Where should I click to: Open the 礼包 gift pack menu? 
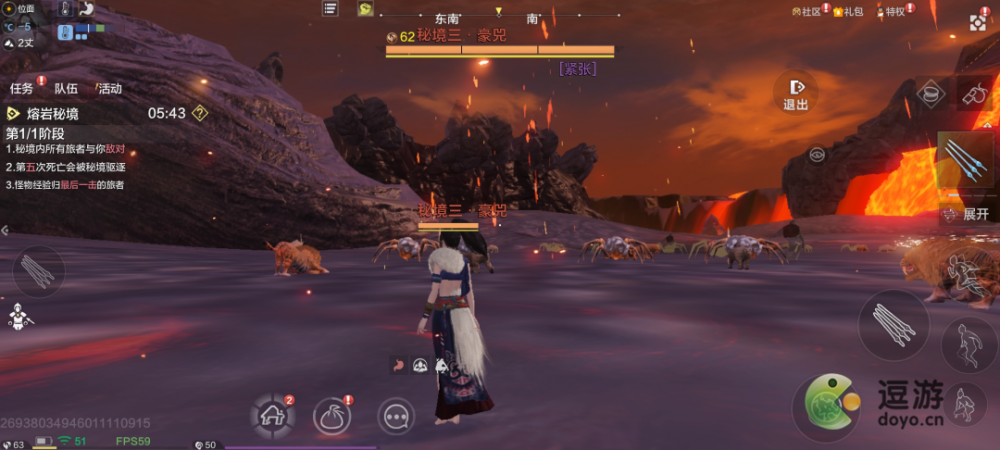(x=848, y=11)
